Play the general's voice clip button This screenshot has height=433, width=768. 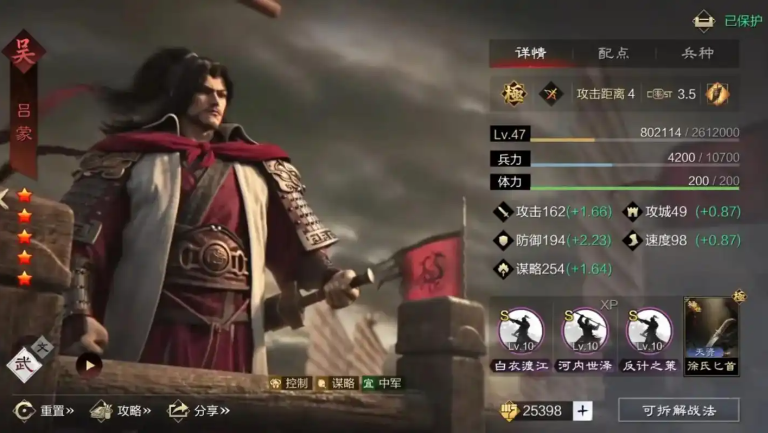click(89, 364)
